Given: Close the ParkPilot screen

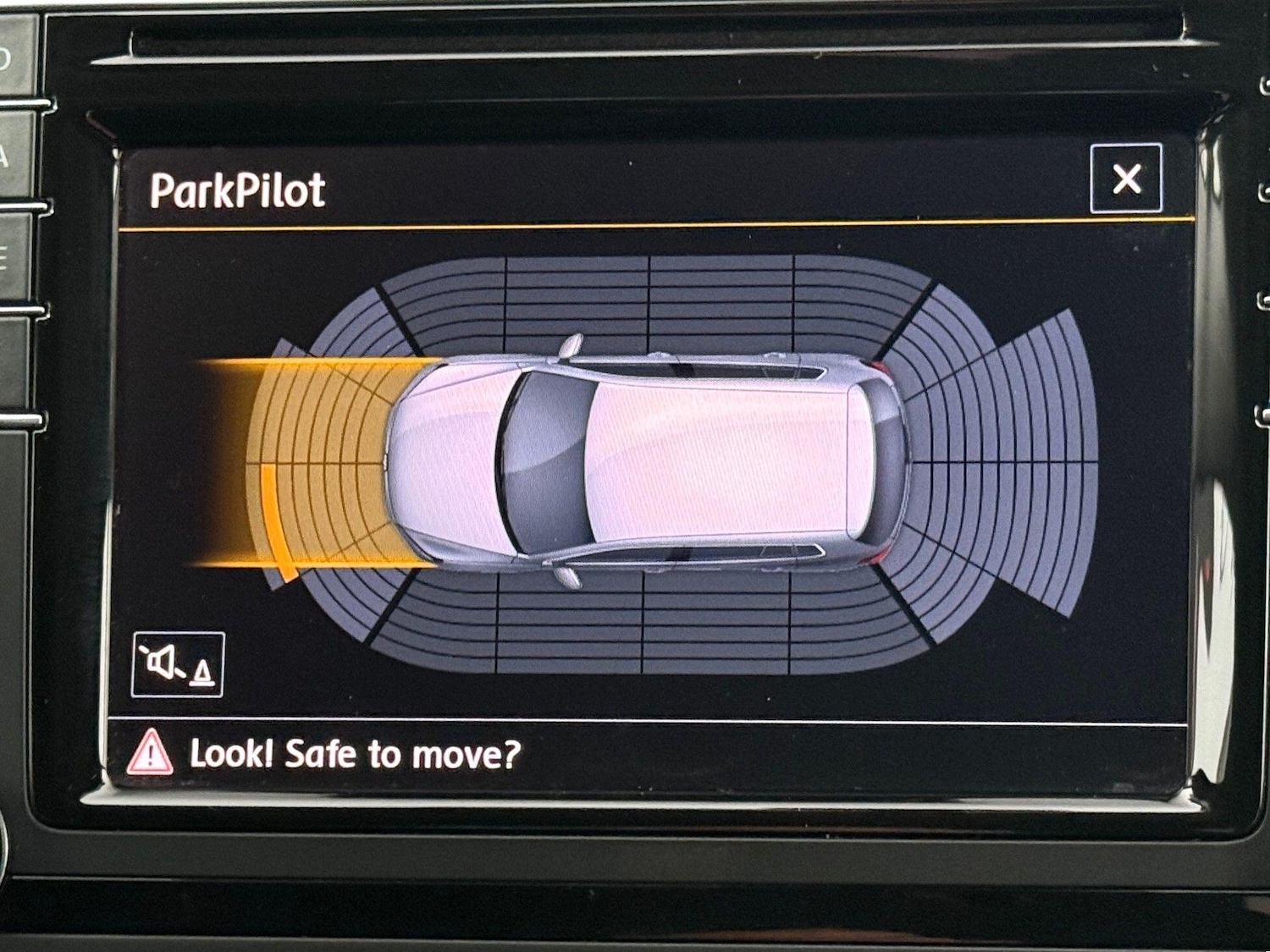Looking at the screenshot, I should (x=1126, y=179).
